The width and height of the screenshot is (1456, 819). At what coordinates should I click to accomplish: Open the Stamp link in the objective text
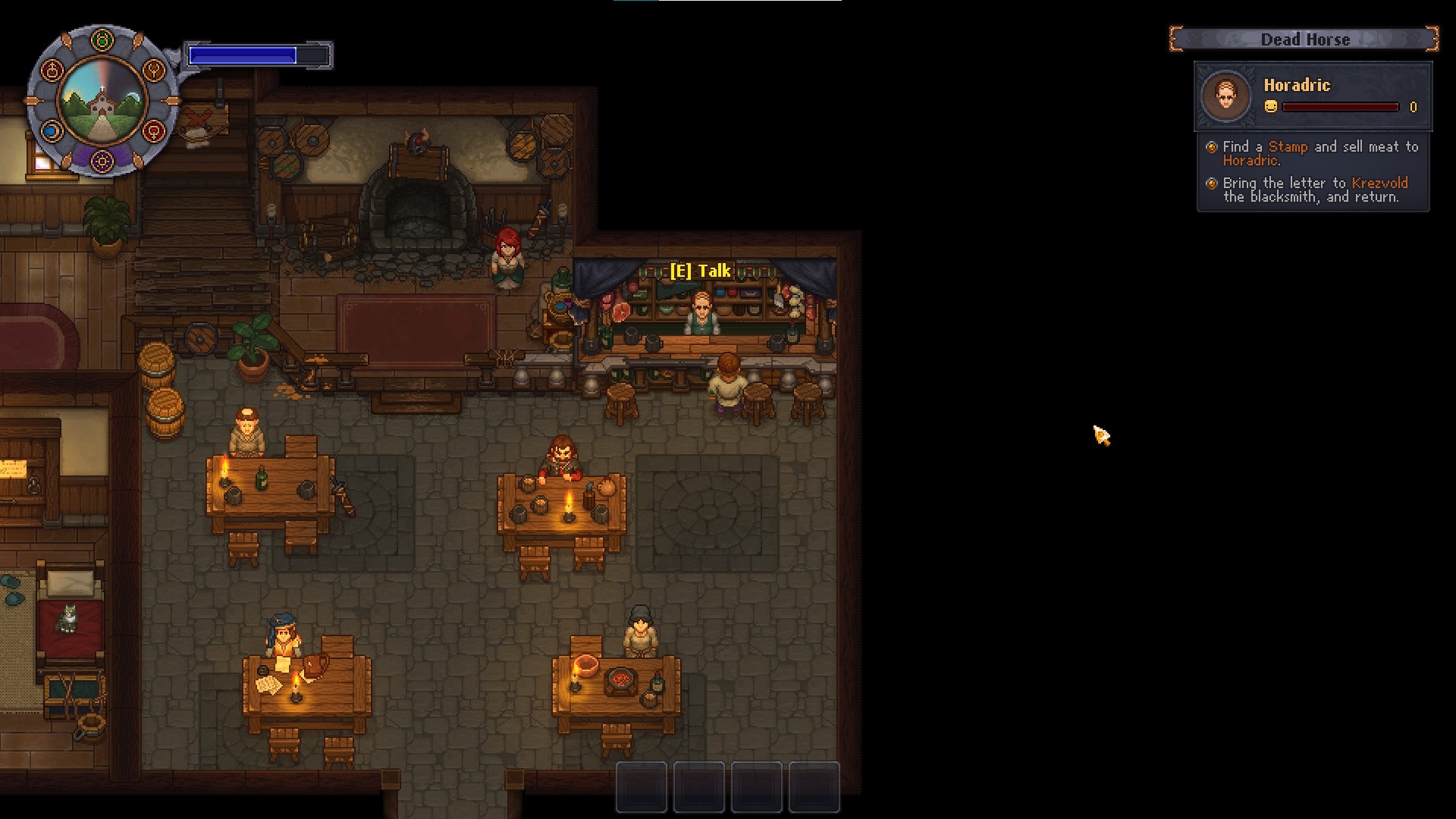1288,146
